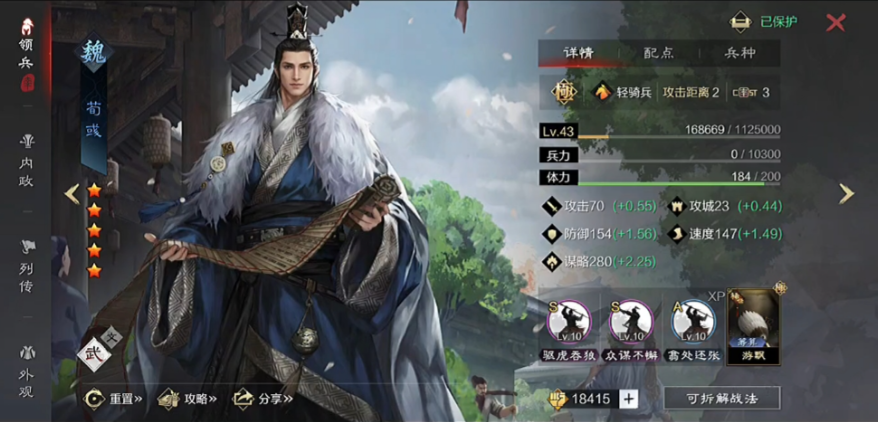Select the 众谋不懈 skill icon
This screenshot has height=422, width=878.
[x=632, y=322]
